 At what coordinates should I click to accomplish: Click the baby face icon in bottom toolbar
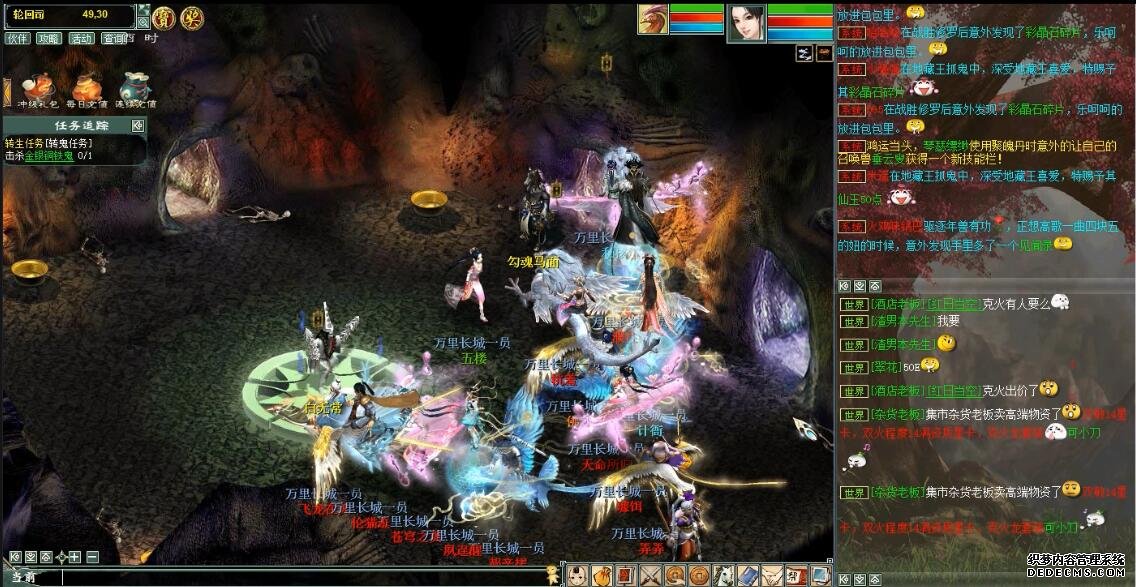(x=579, y=575)
